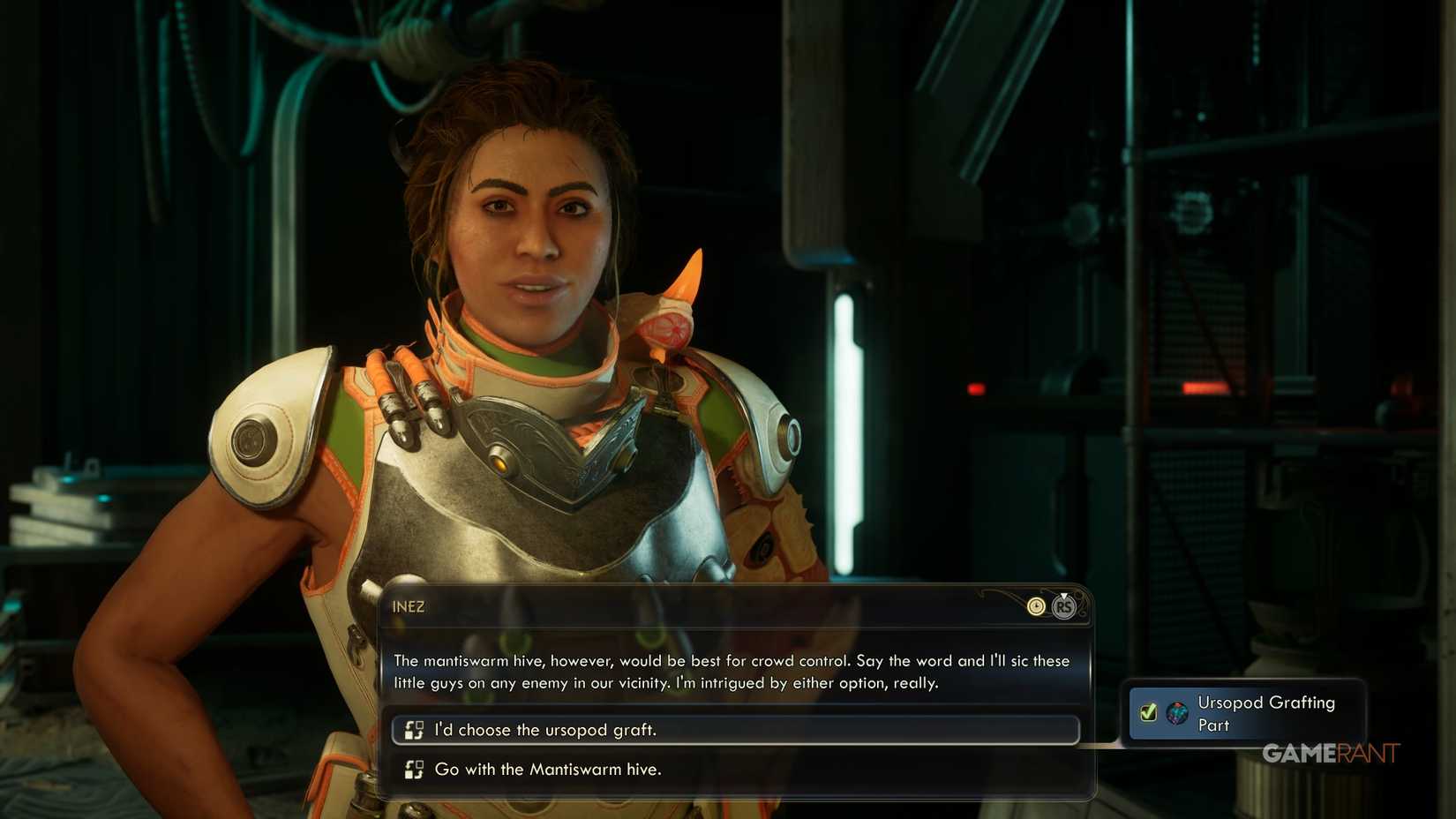1456x819 pixels.
Task: Click the exchange icon beside the ursopod graft option
Action: 413,730
